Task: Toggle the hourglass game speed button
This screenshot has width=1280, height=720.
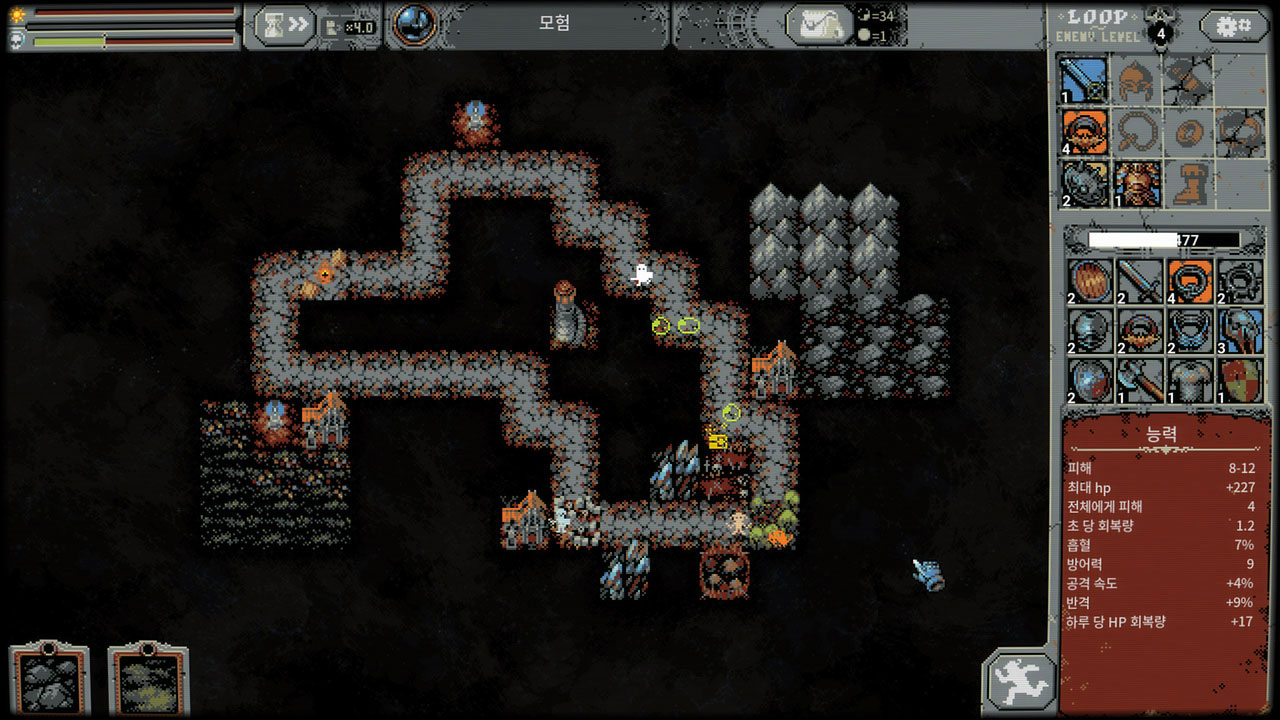Action: click(x=285, y=26)
